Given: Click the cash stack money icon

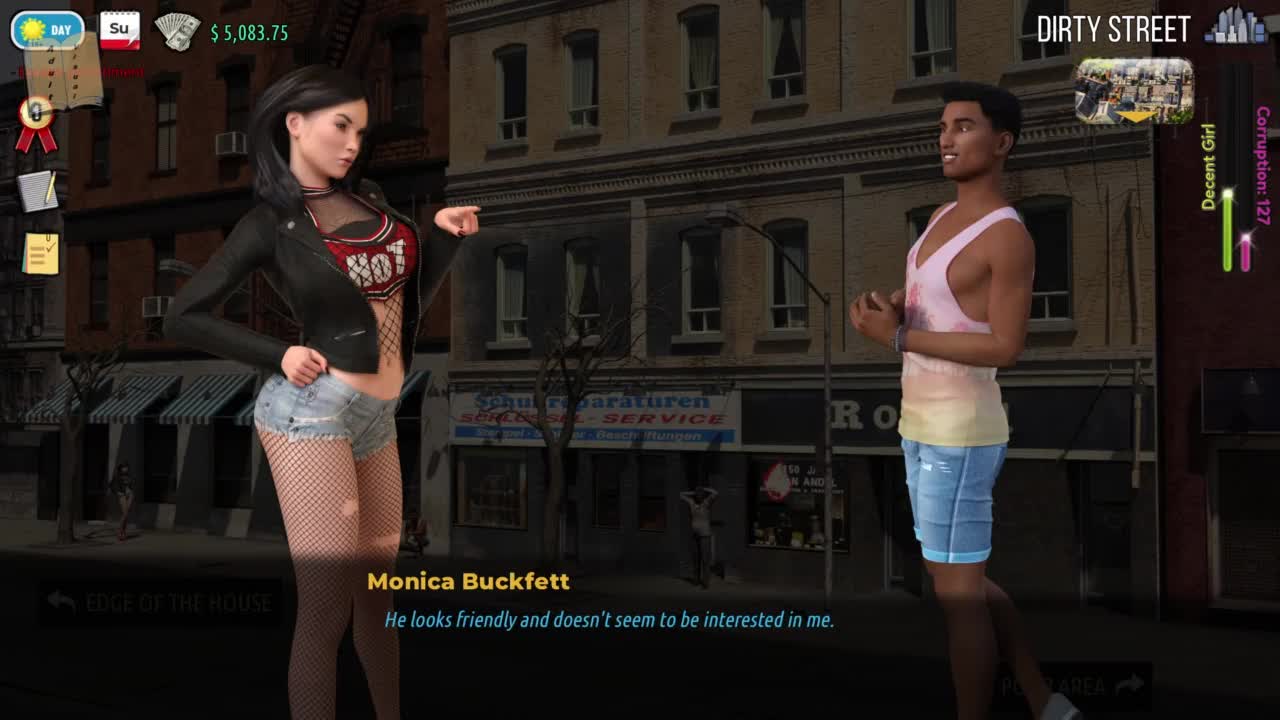Looking at the screenshot, I should (x=177, y=32).
